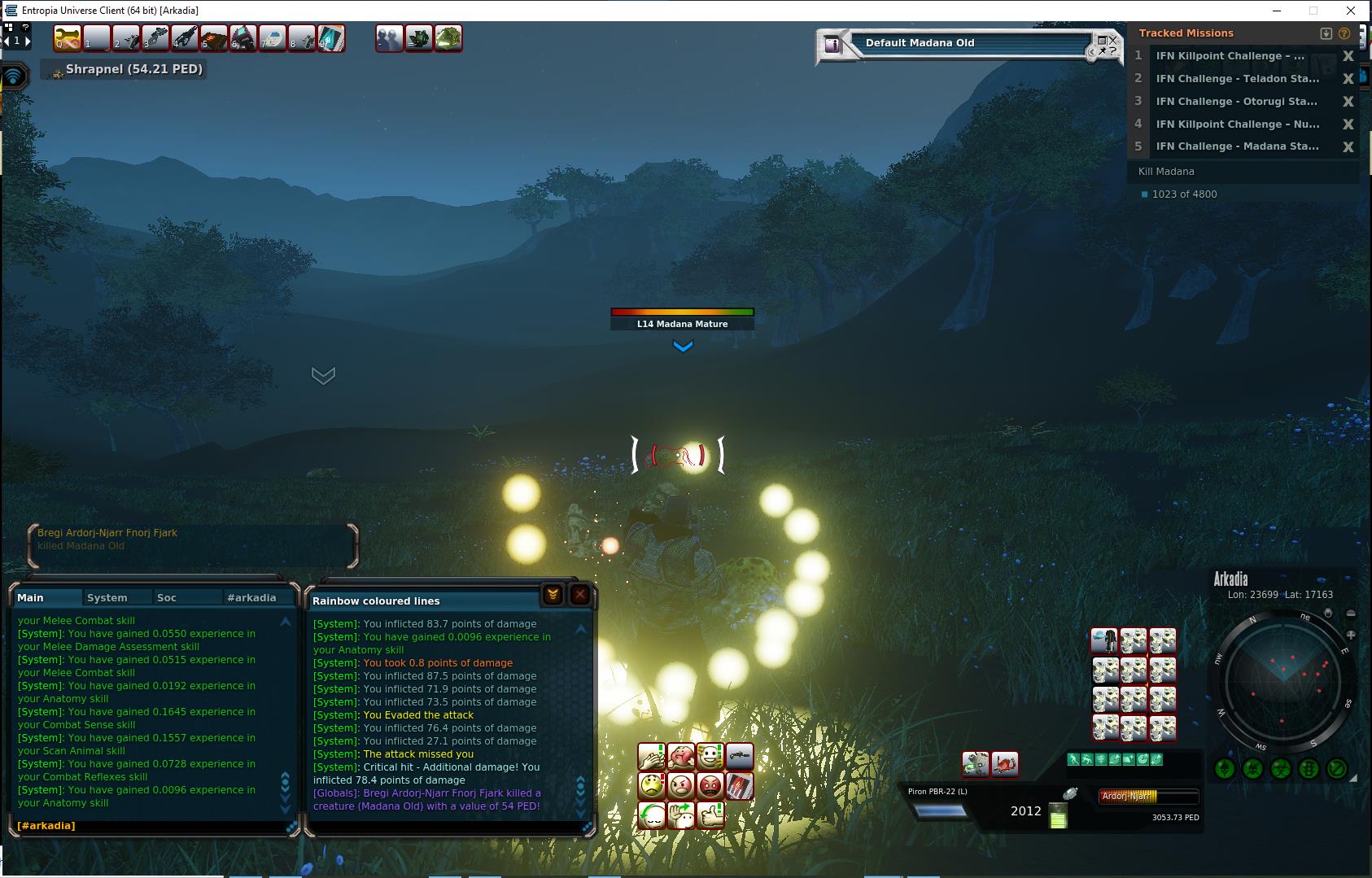Click the wrench icon in slot Q
1372x878 pixels.
pos(68,38)
